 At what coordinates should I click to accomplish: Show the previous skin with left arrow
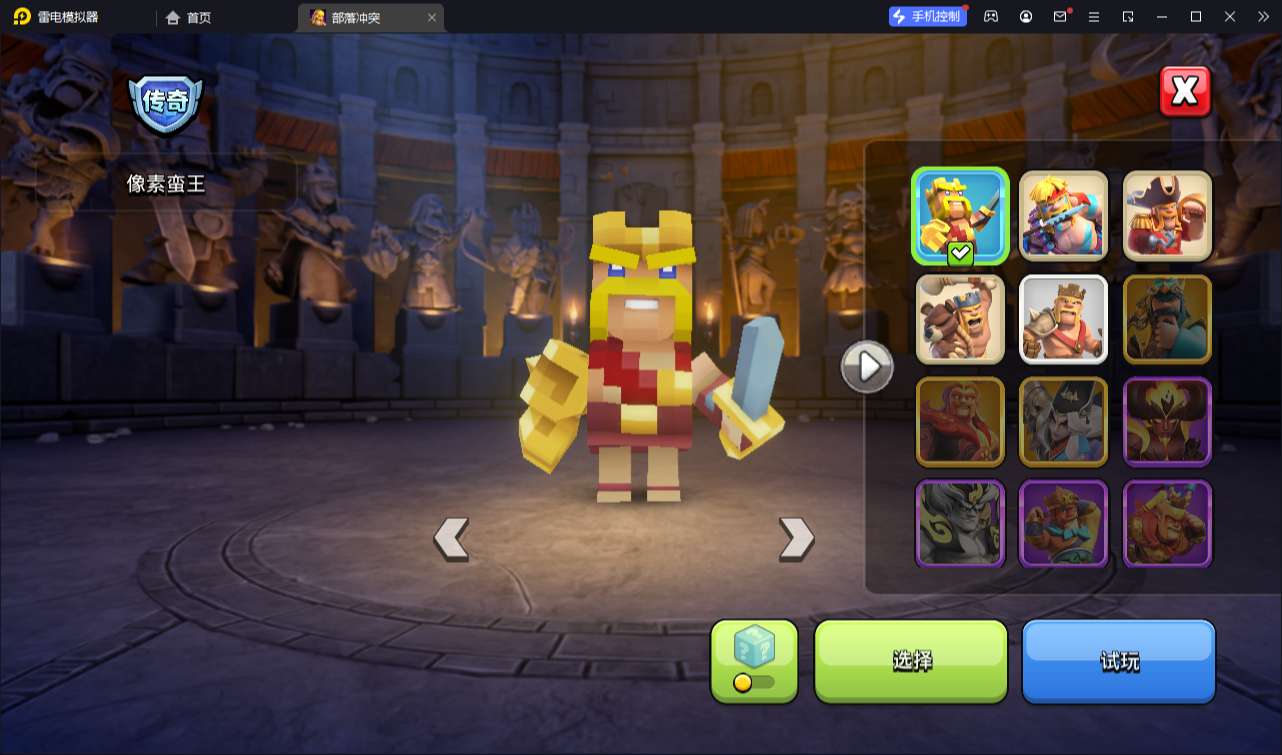tap(451, 539)
